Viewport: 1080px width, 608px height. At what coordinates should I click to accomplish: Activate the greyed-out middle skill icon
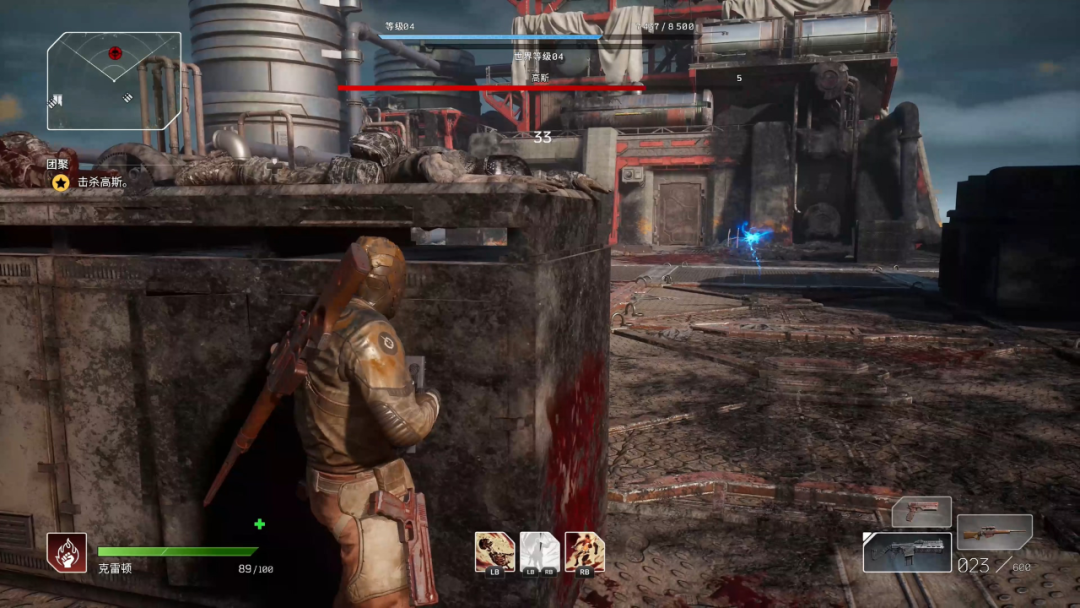[x=539, y=552]
